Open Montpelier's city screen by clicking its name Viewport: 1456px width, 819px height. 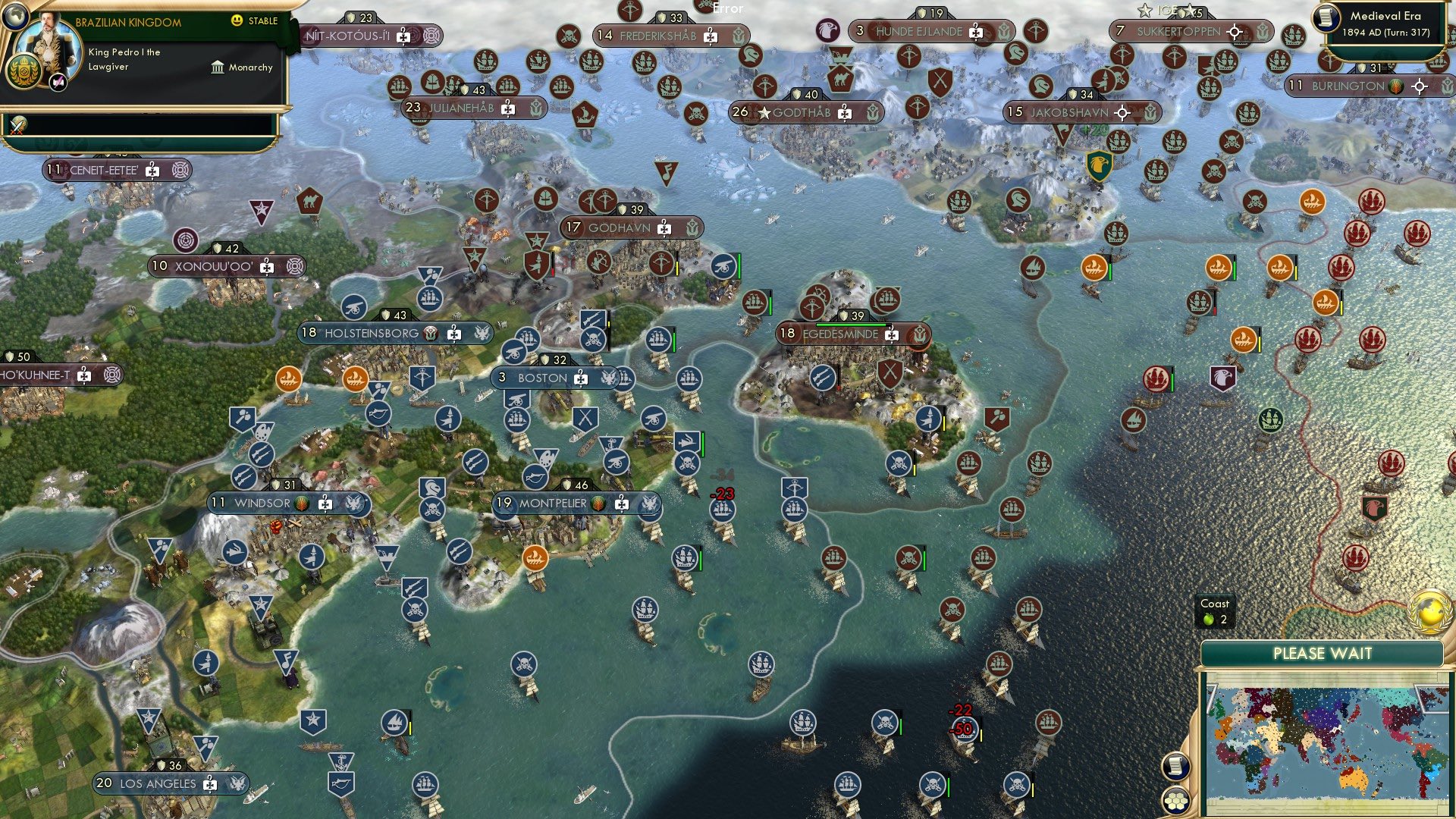tap(554, 502)
